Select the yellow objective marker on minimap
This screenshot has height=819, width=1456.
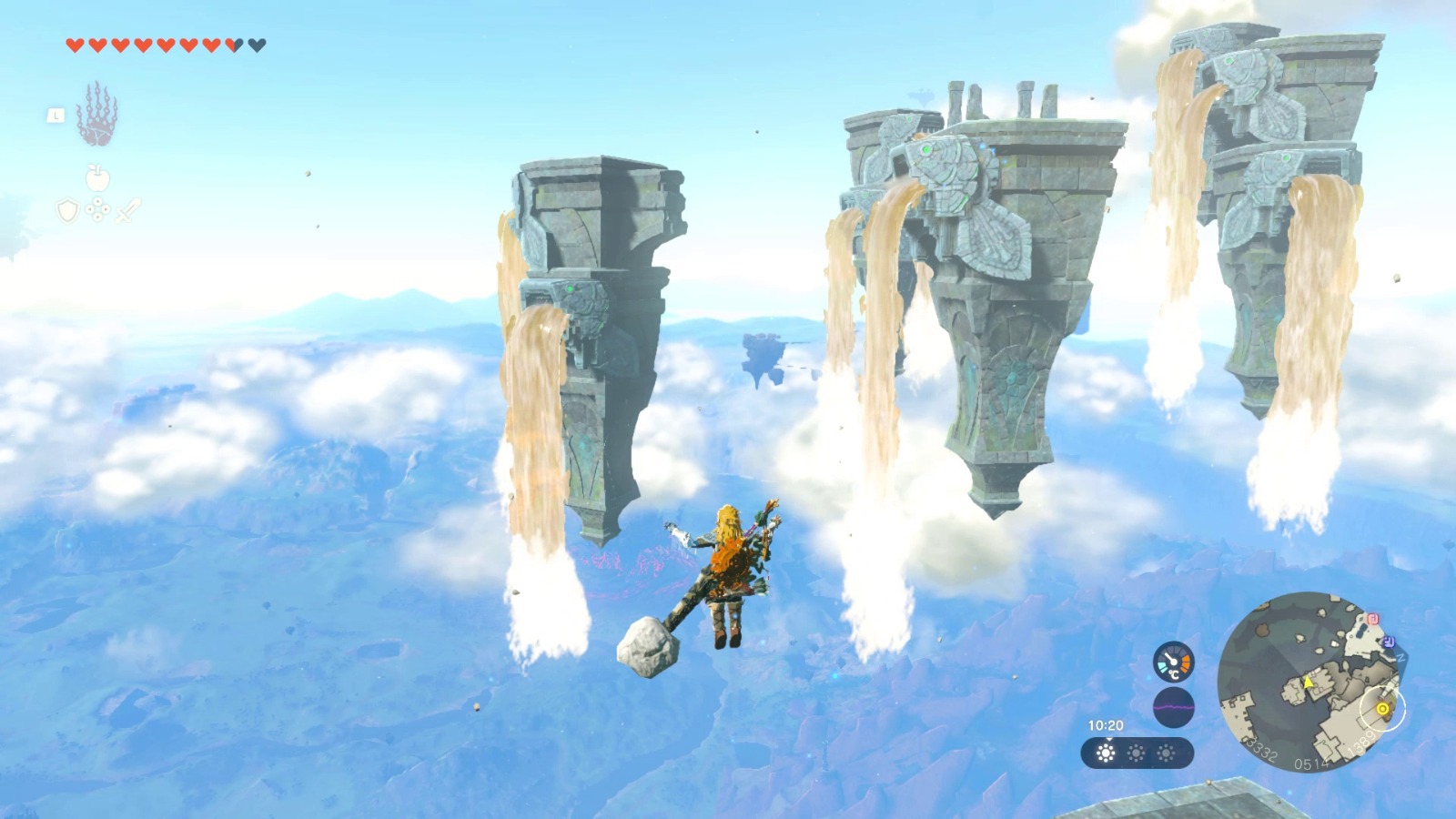(1383, 709)
